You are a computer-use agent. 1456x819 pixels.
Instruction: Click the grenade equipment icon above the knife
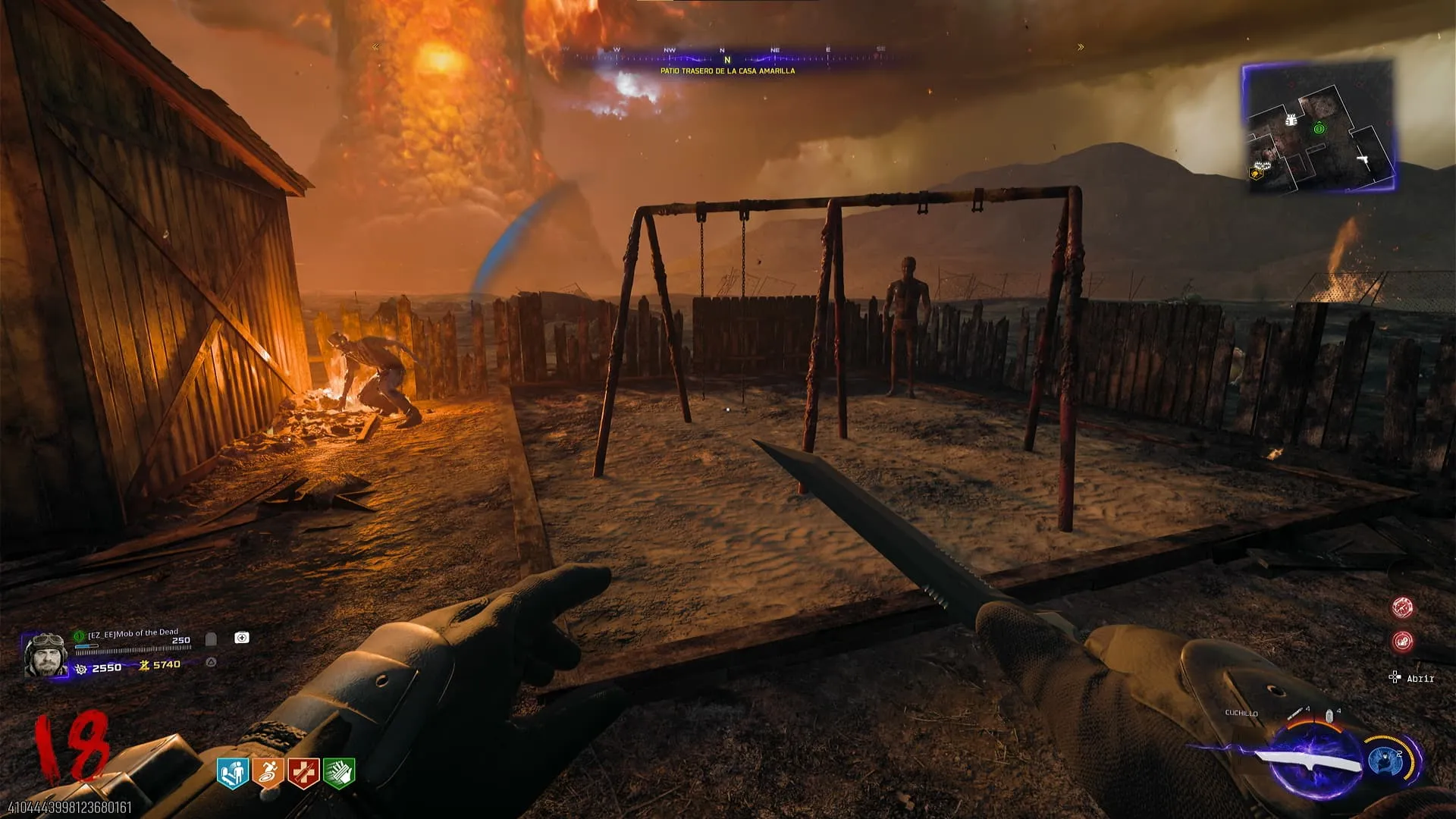(x=1329, y=715)
